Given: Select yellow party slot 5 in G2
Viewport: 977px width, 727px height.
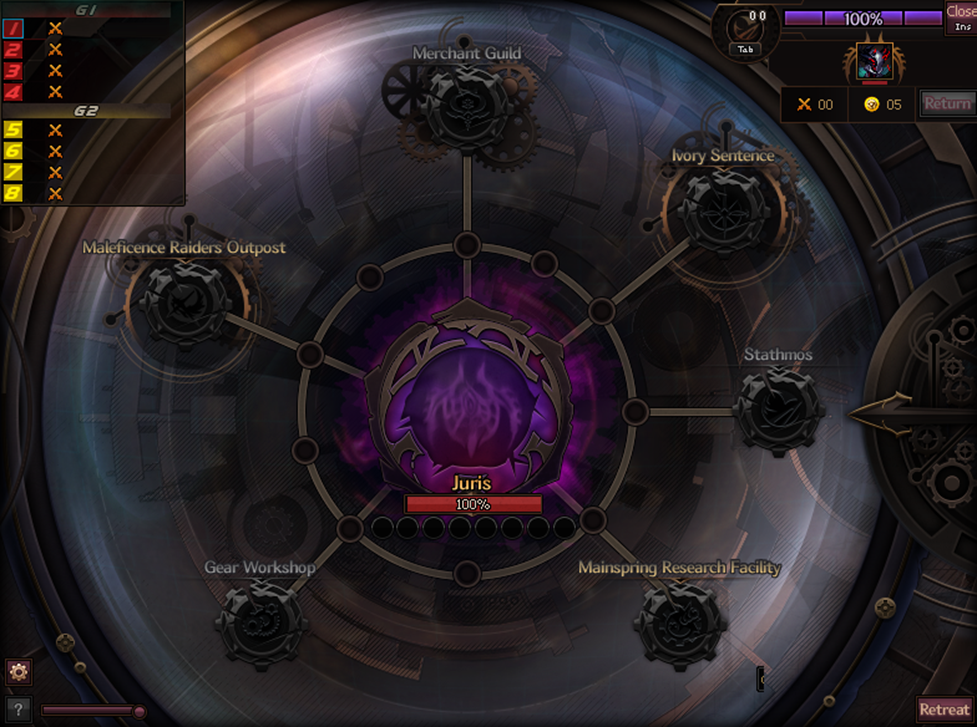Looking at the screenshot, I should click(x=13, y=129).
